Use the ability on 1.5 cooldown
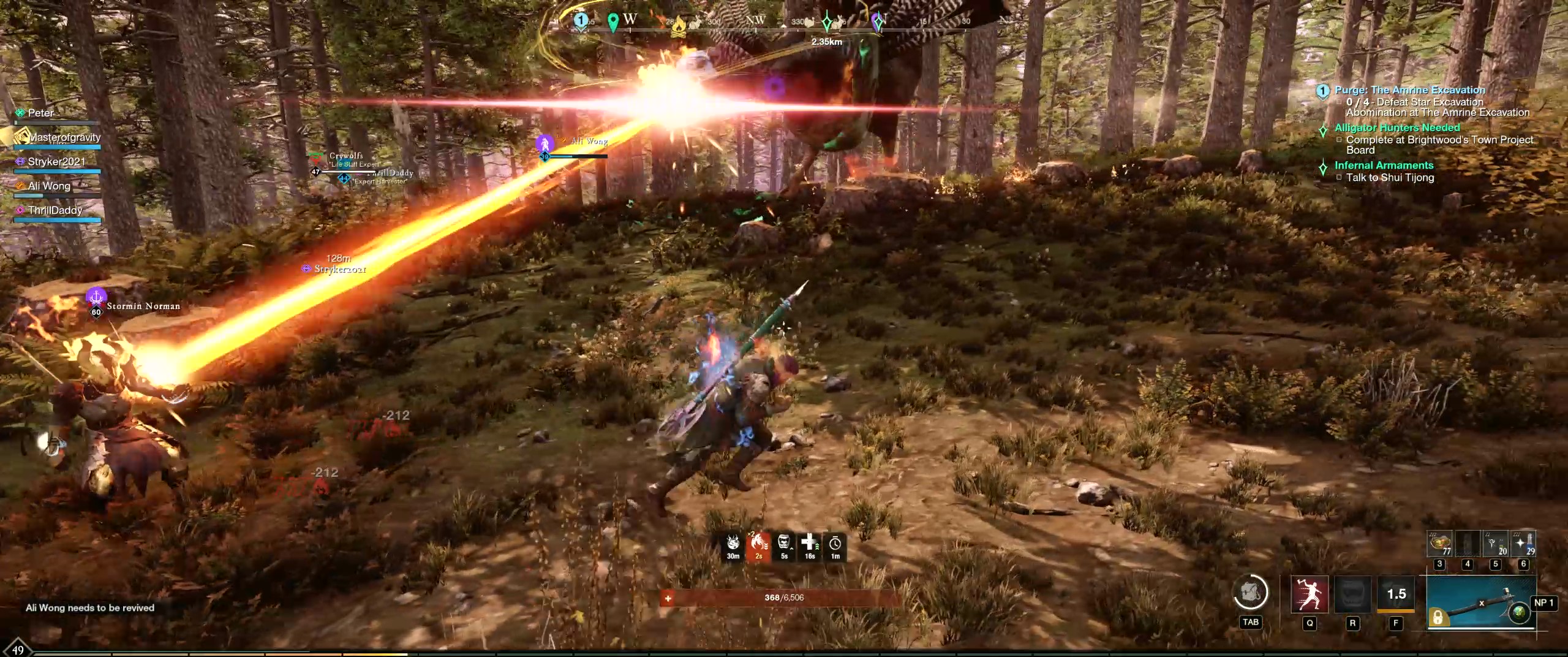The height and width of the screenshot is (657, 1568). tap(1396, 594)
